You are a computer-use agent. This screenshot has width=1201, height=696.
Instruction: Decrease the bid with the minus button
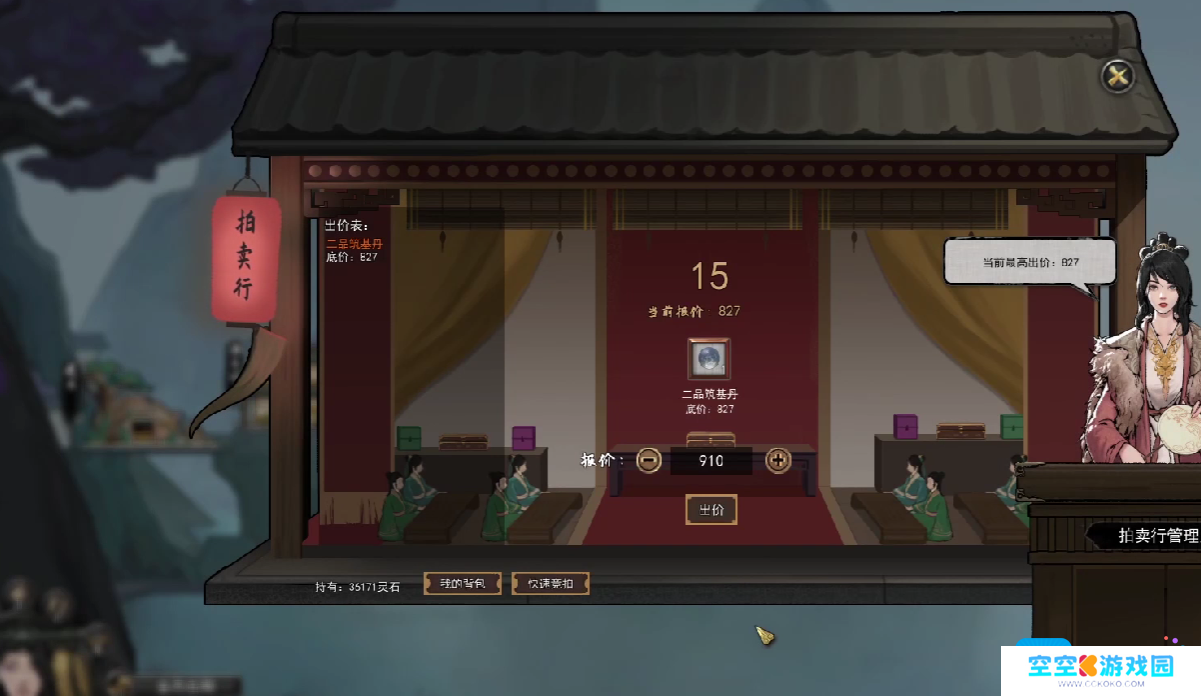pyautogui.click(x=649, y=461)
